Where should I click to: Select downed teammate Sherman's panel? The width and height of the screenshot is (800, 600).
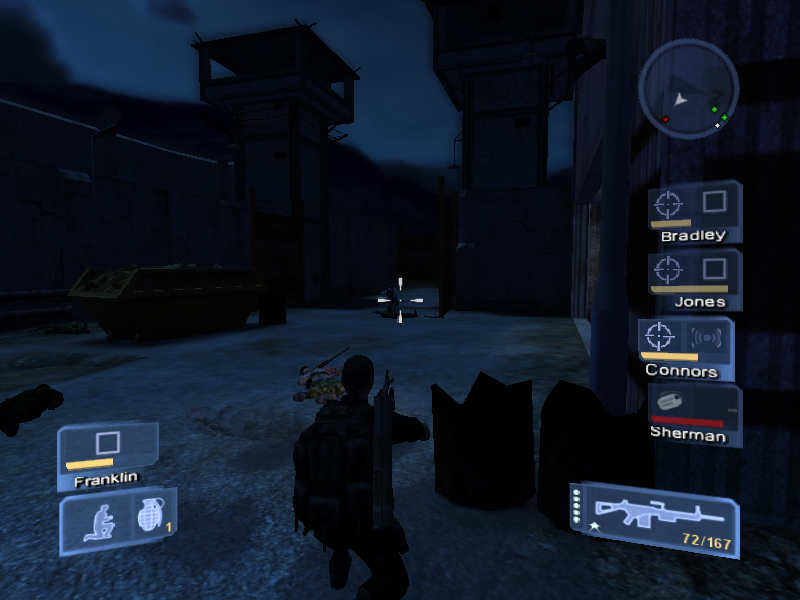694,414
